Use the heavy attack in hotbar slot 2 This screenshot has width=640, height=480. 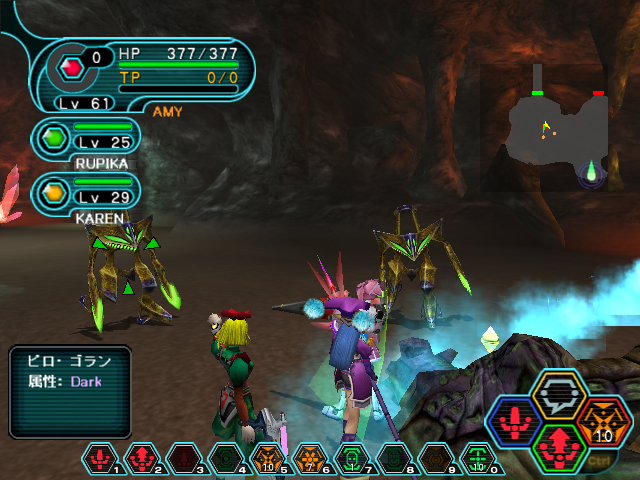(142, 458)
